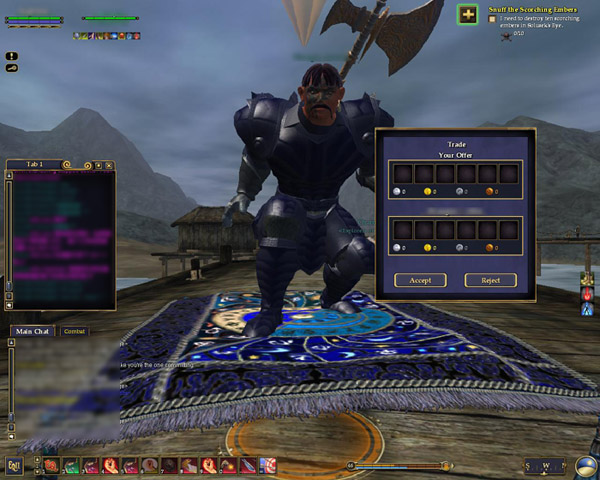Click the round globe button beside the compass
This screenshot has width=600, height=480.
point(586,466)
